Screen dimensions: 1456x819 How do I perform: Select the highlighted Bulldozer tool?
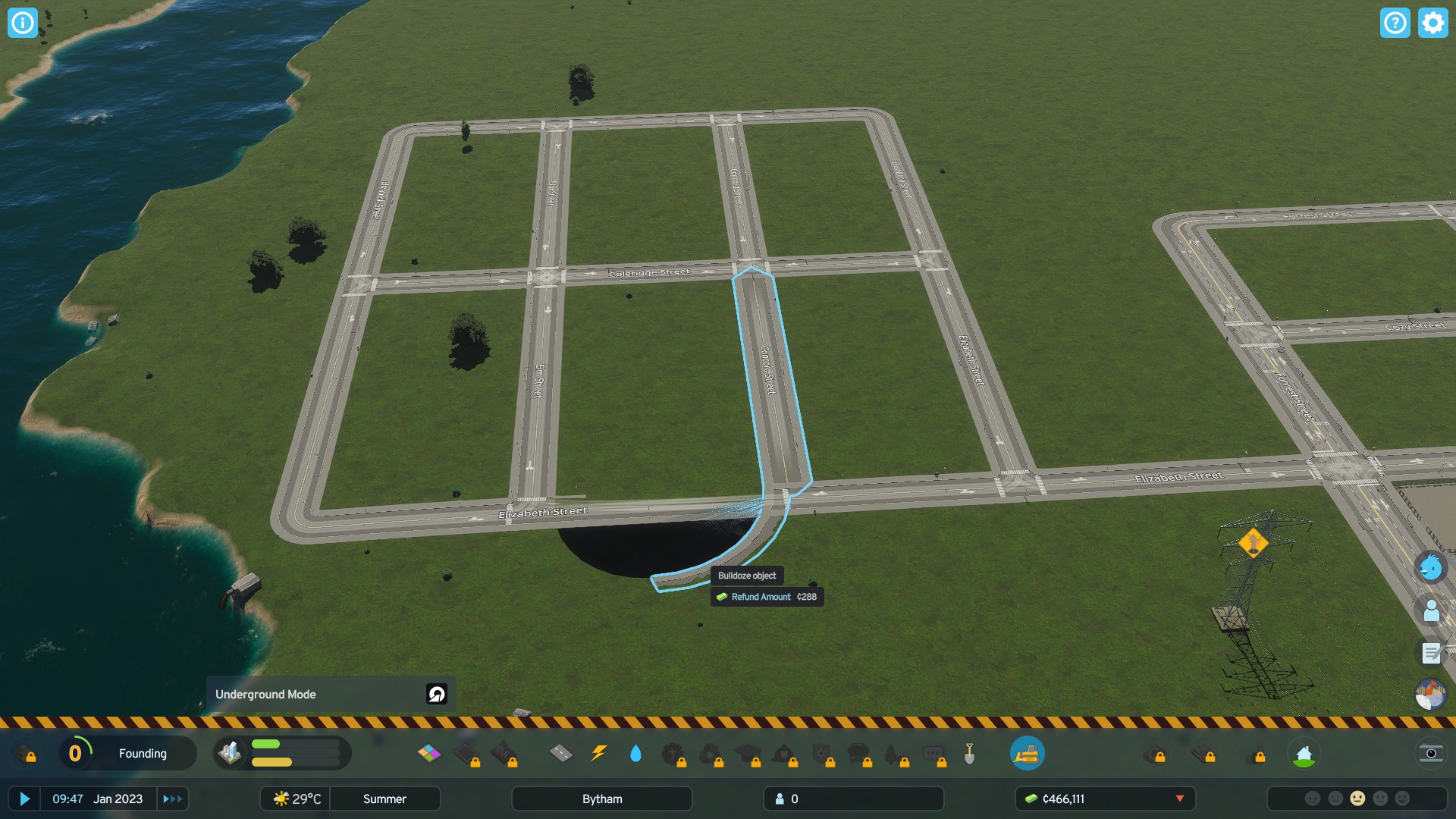coord(1028,753)
